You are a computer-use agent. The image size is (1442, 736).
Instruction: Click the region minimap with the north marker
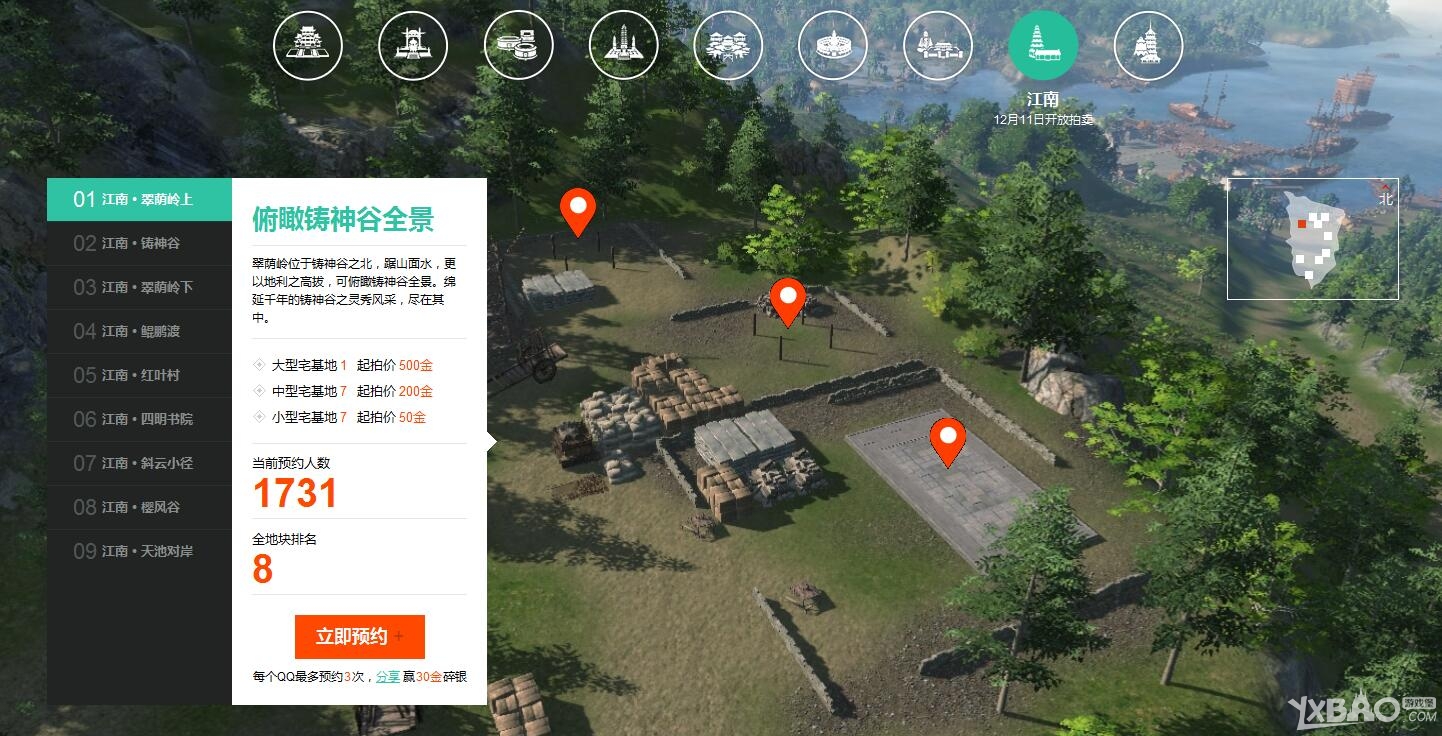tap(1312, 239)
